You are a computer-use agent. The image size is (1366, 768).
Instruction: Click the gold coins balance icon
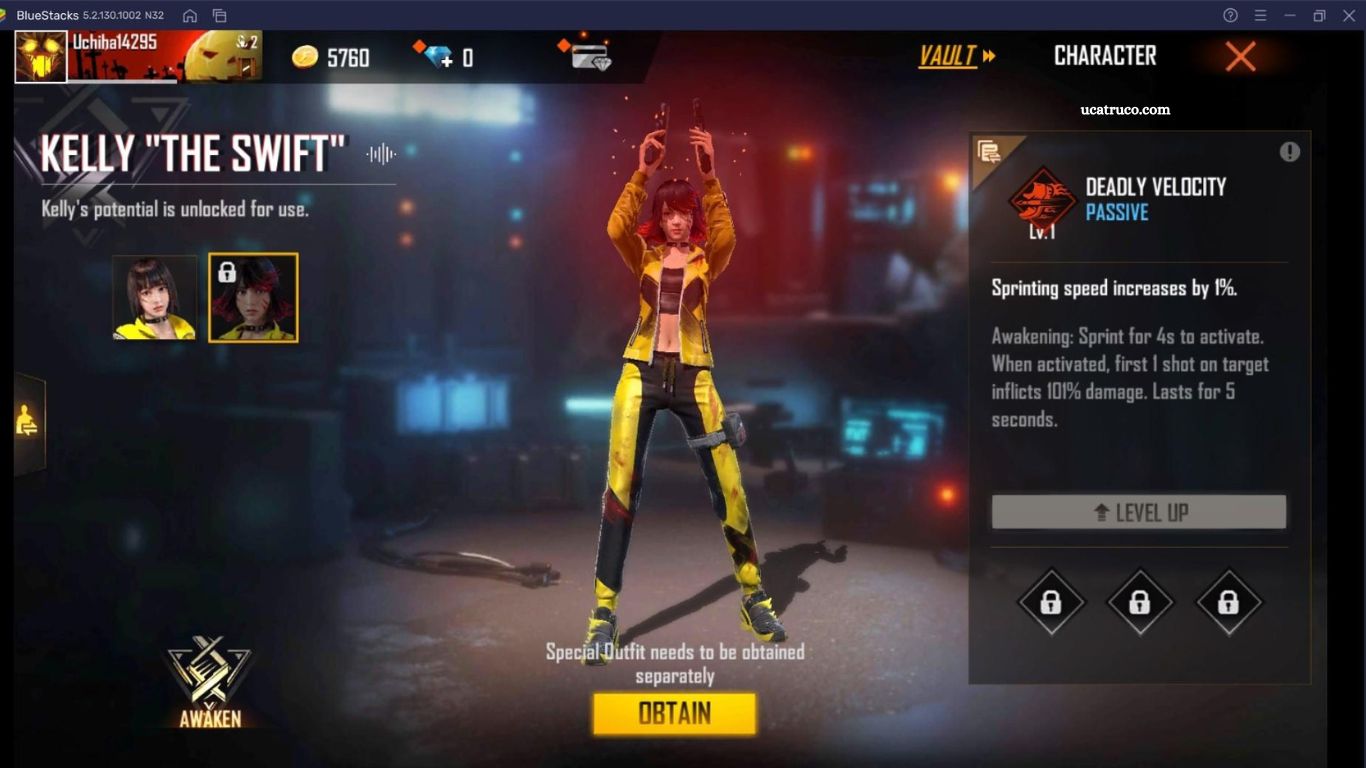tap(305, 57)
